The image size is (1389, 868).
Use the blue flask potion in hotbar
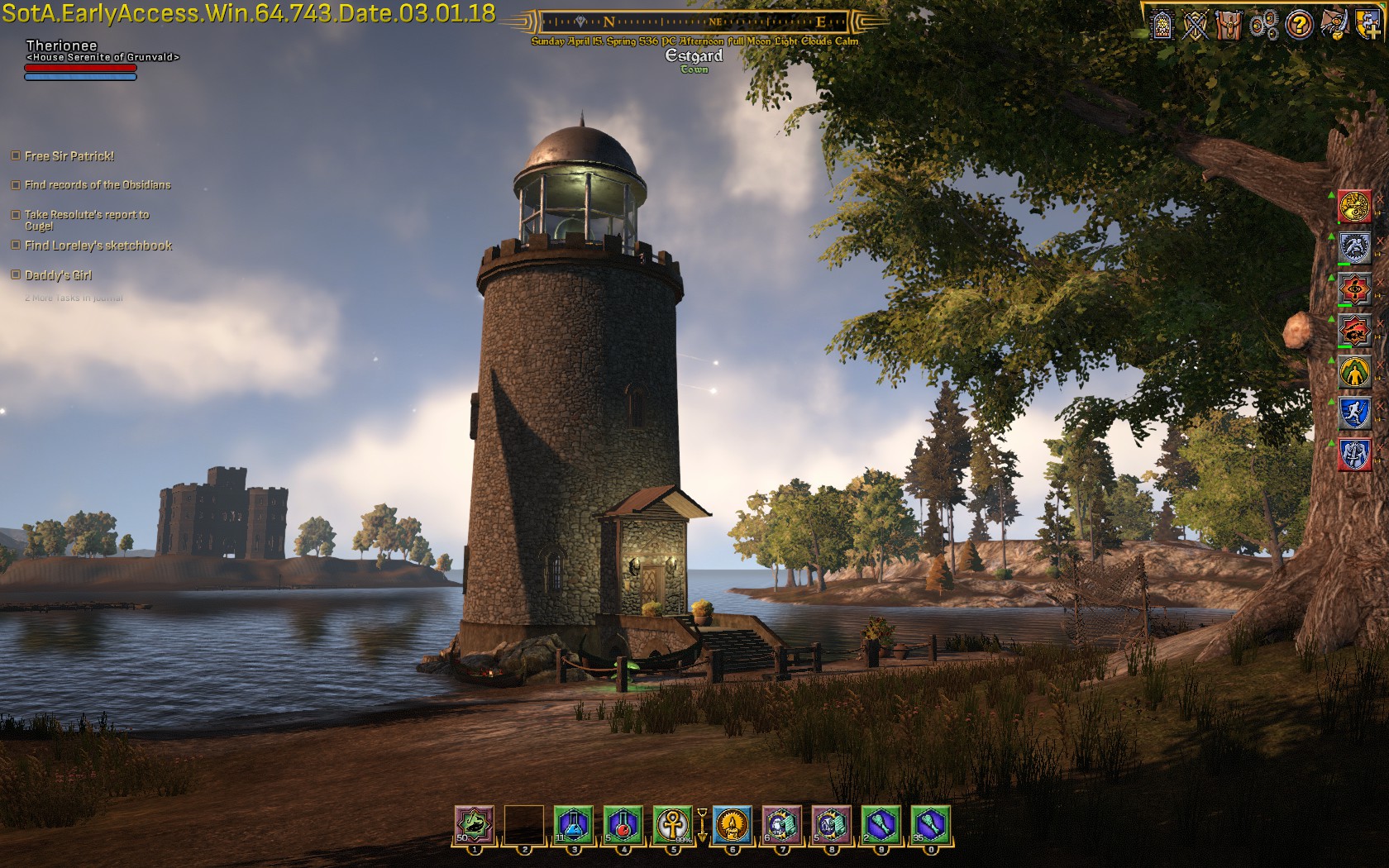tap(574, 824)
